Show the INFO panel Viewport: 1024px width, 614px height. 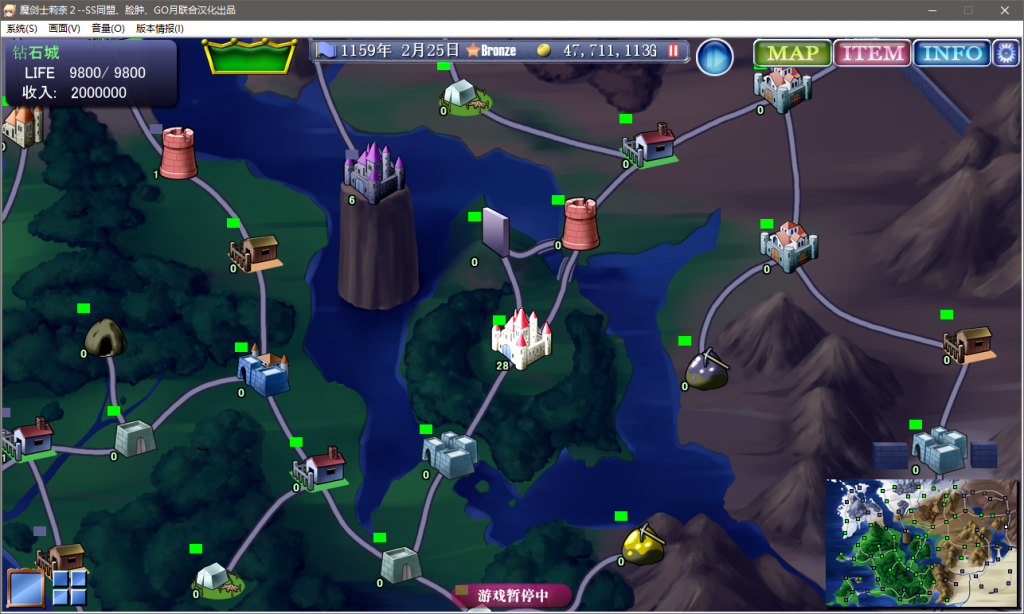click(951, 54)
